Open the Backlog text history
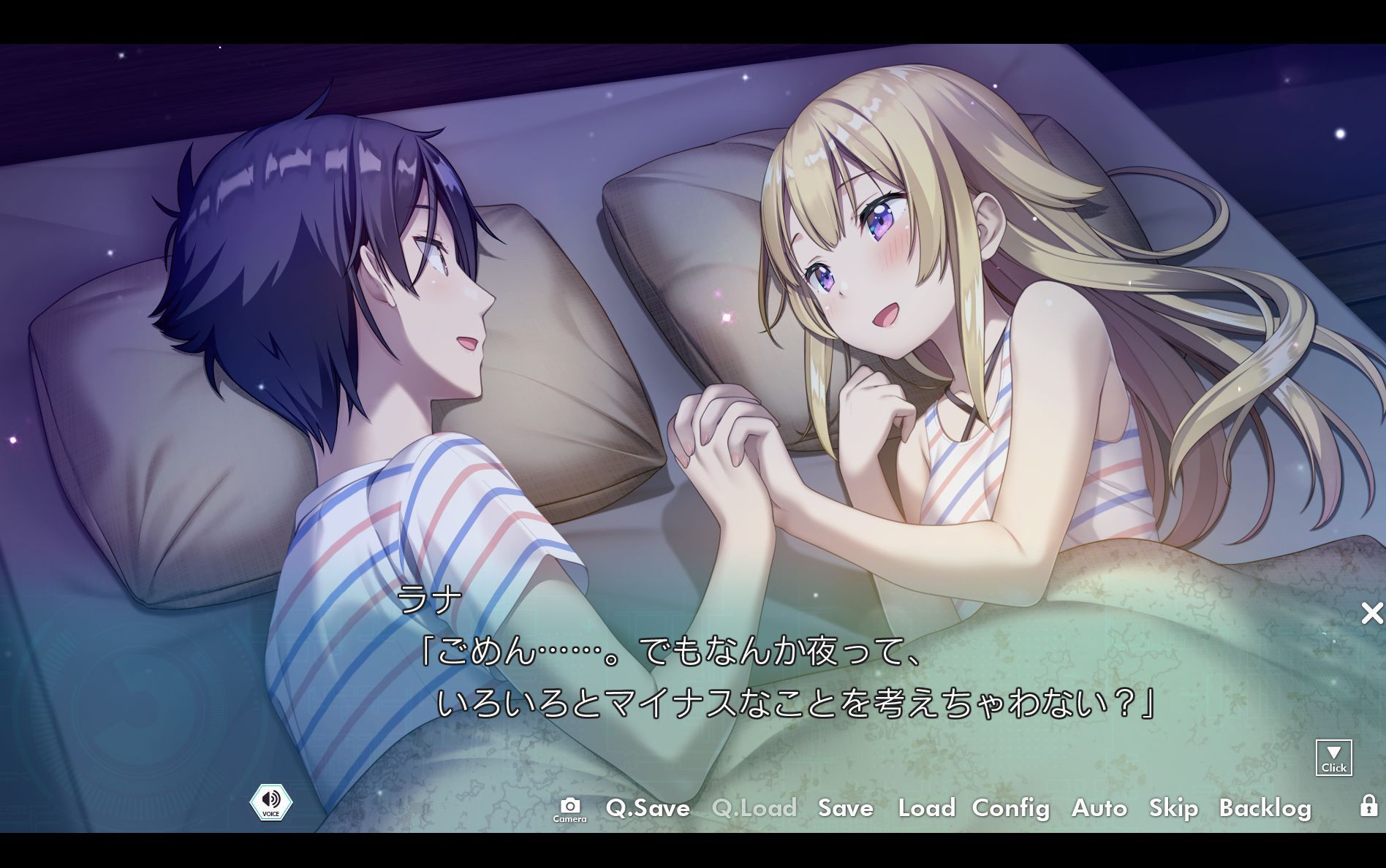 coord(1266,809)
